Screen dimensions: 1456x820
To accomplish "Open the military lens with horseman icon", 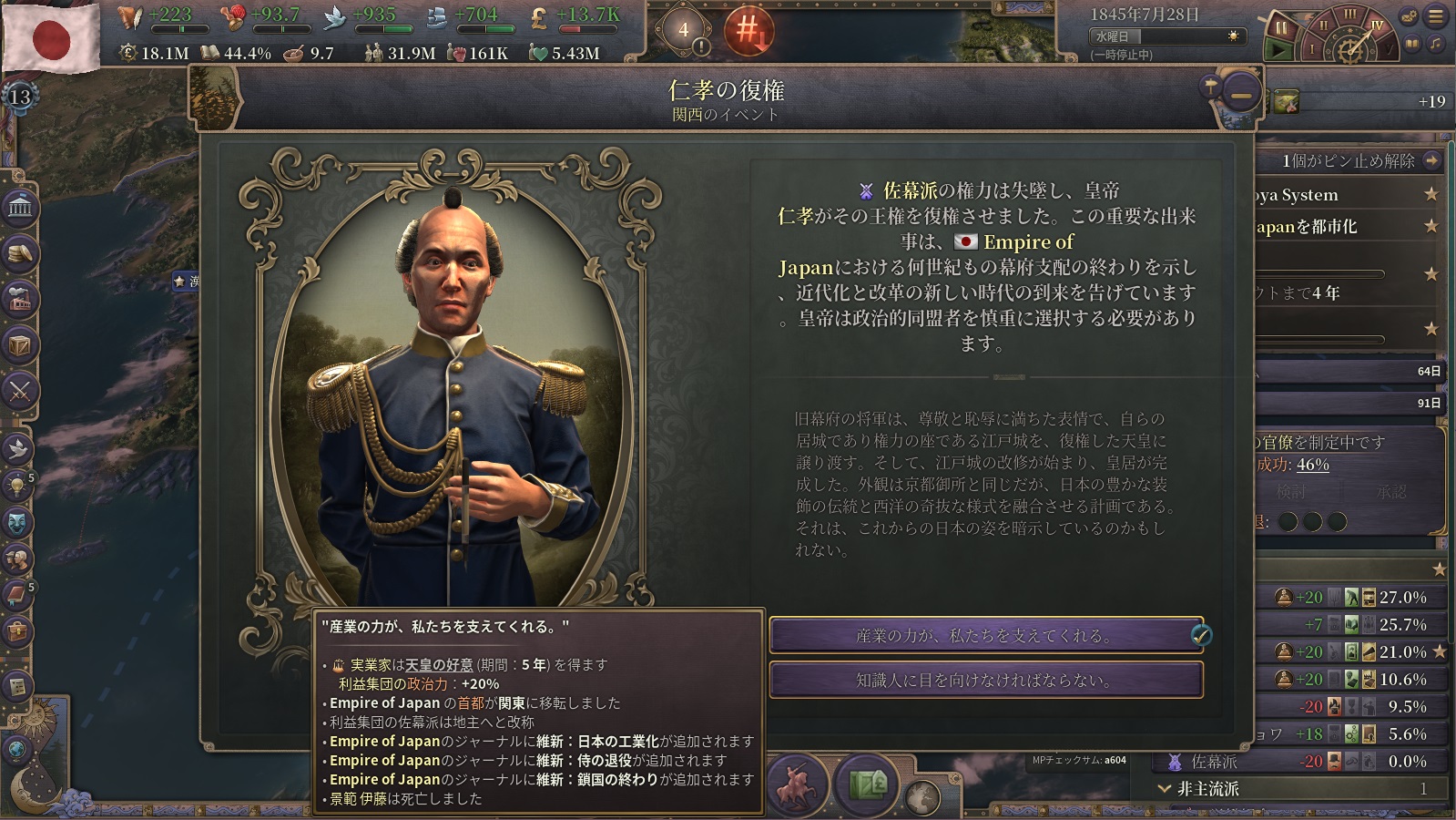I will click(x=798, y=784).
